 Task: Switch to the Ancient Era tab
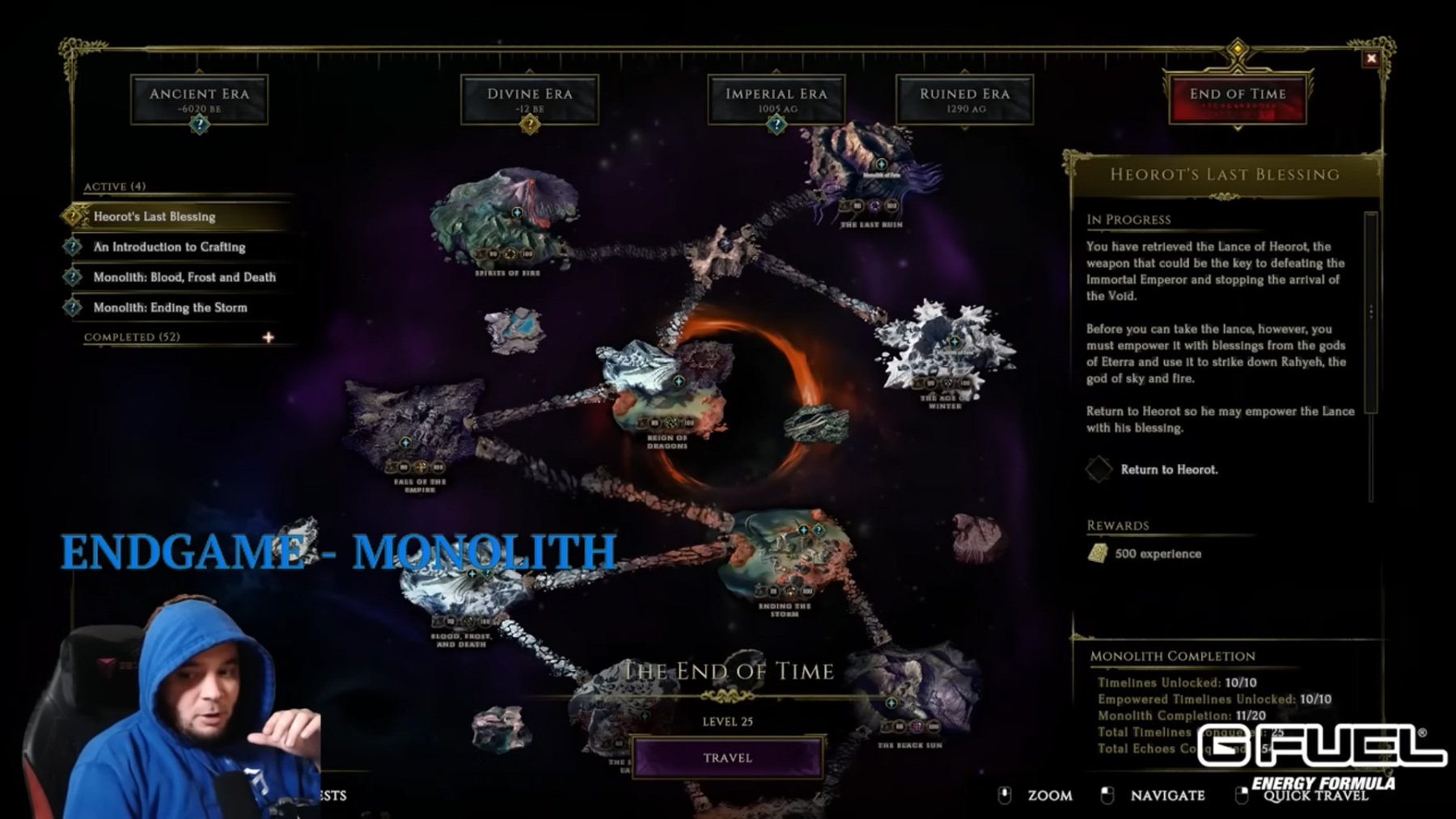click(199, 99)
